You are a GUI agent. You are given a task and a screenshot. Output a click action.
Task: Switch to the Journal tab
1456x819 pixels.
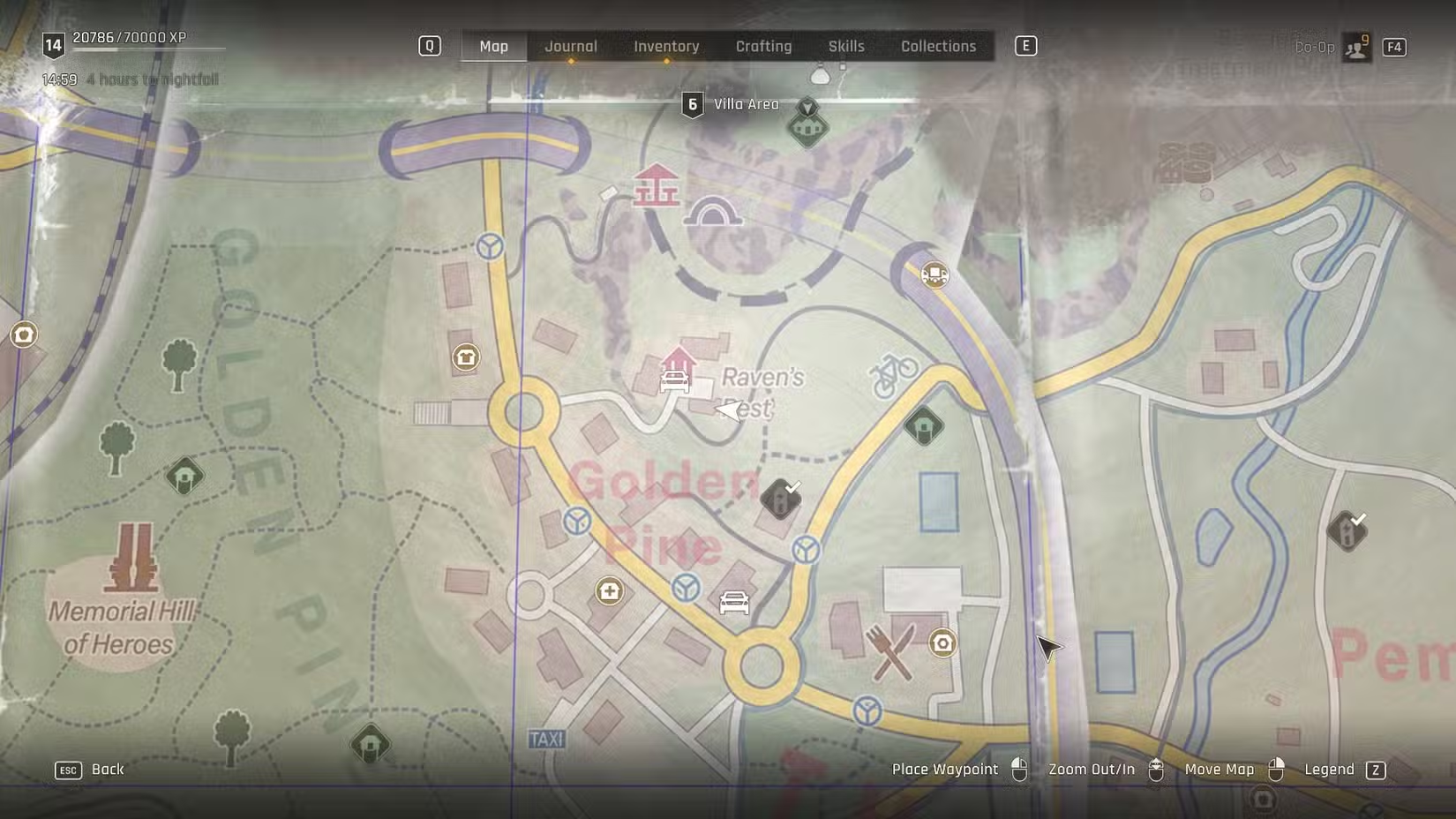point(570,47)
